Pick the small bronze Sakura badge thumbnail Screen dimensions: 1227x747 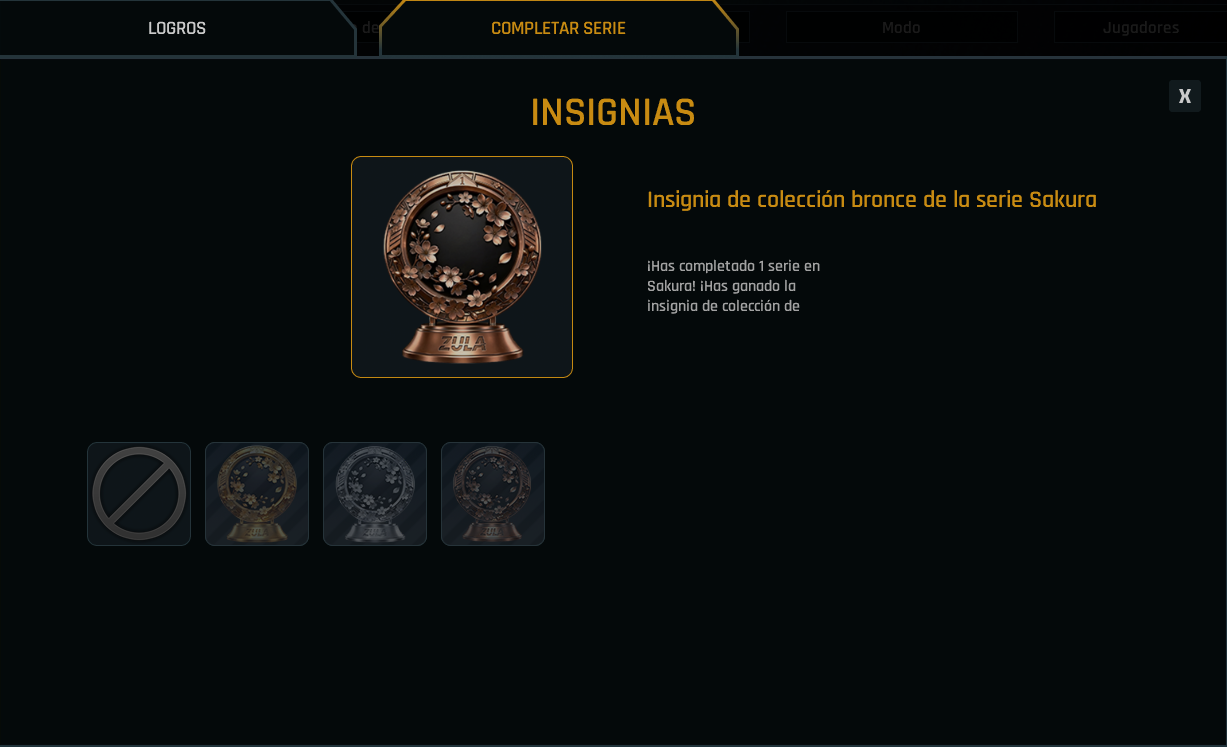pyautogui.click(x=493, y=494)
